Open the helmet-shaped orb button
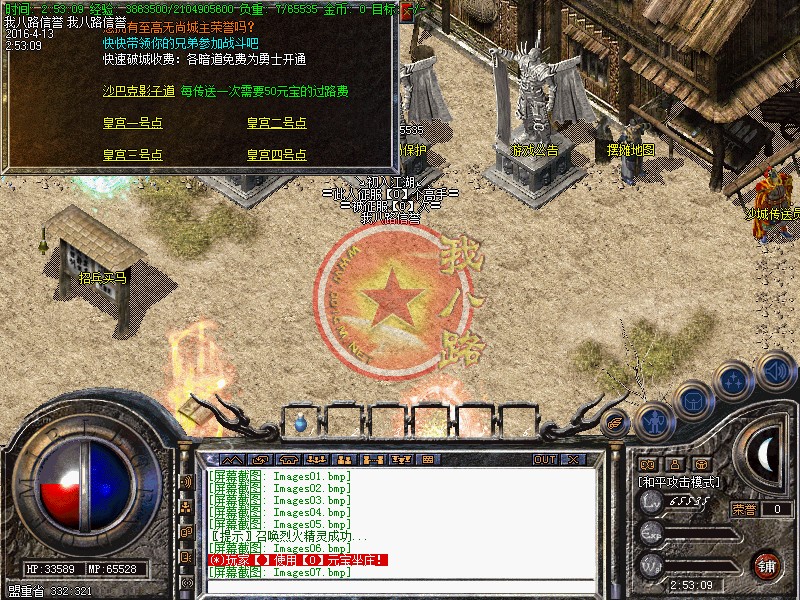 (693, 400)
